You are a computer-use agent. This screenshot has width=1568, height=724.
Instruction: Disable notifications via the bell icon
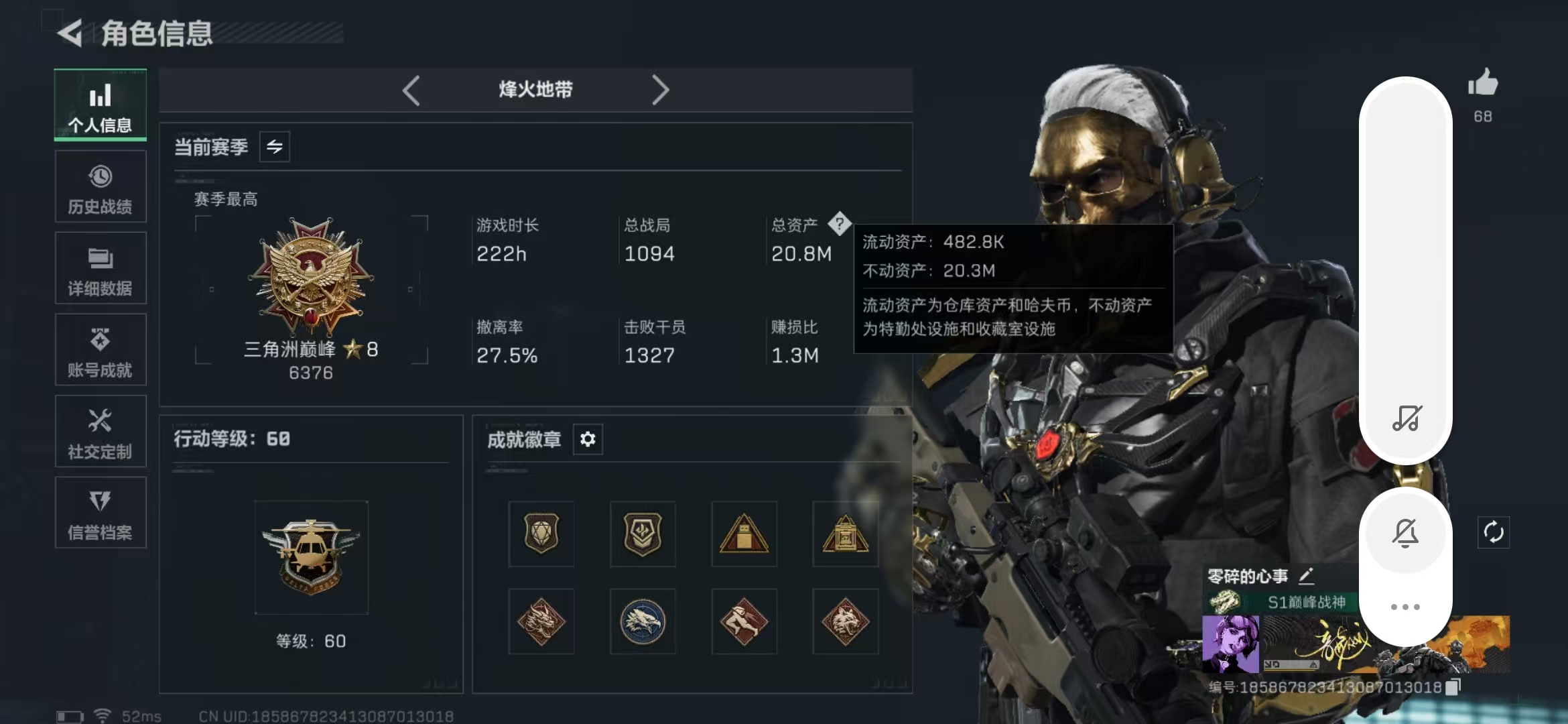point(1406,533)
